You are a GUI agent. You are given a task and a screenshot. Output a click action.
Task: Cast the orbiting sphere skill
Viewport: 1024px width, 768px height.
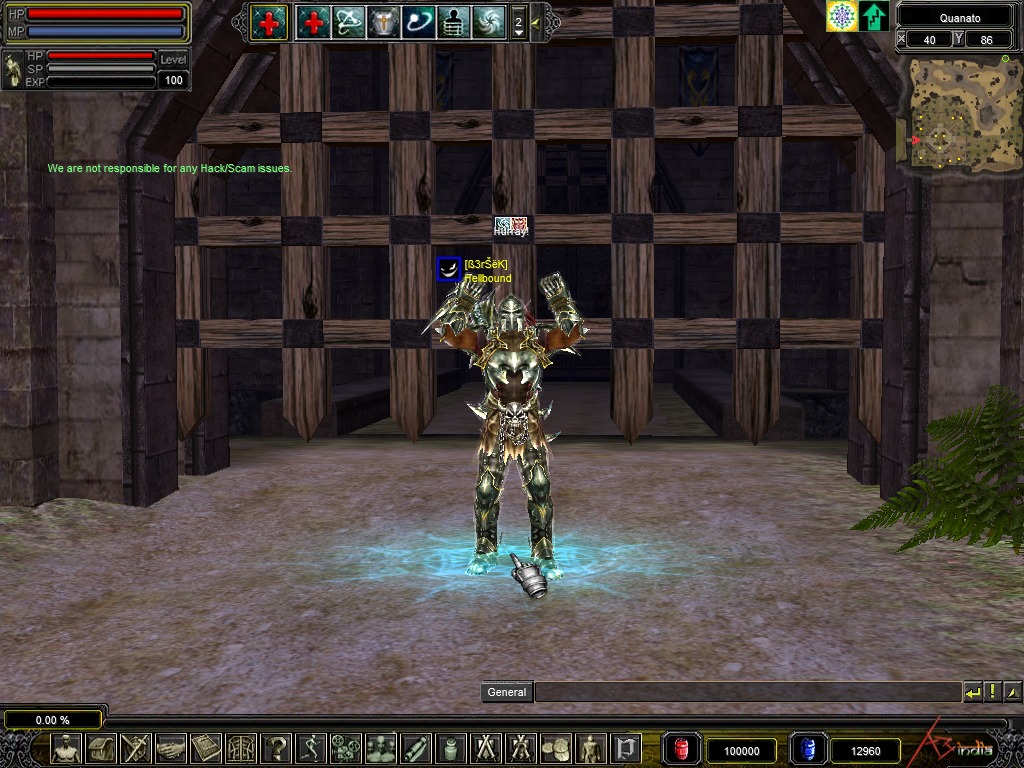coord(418,21)
